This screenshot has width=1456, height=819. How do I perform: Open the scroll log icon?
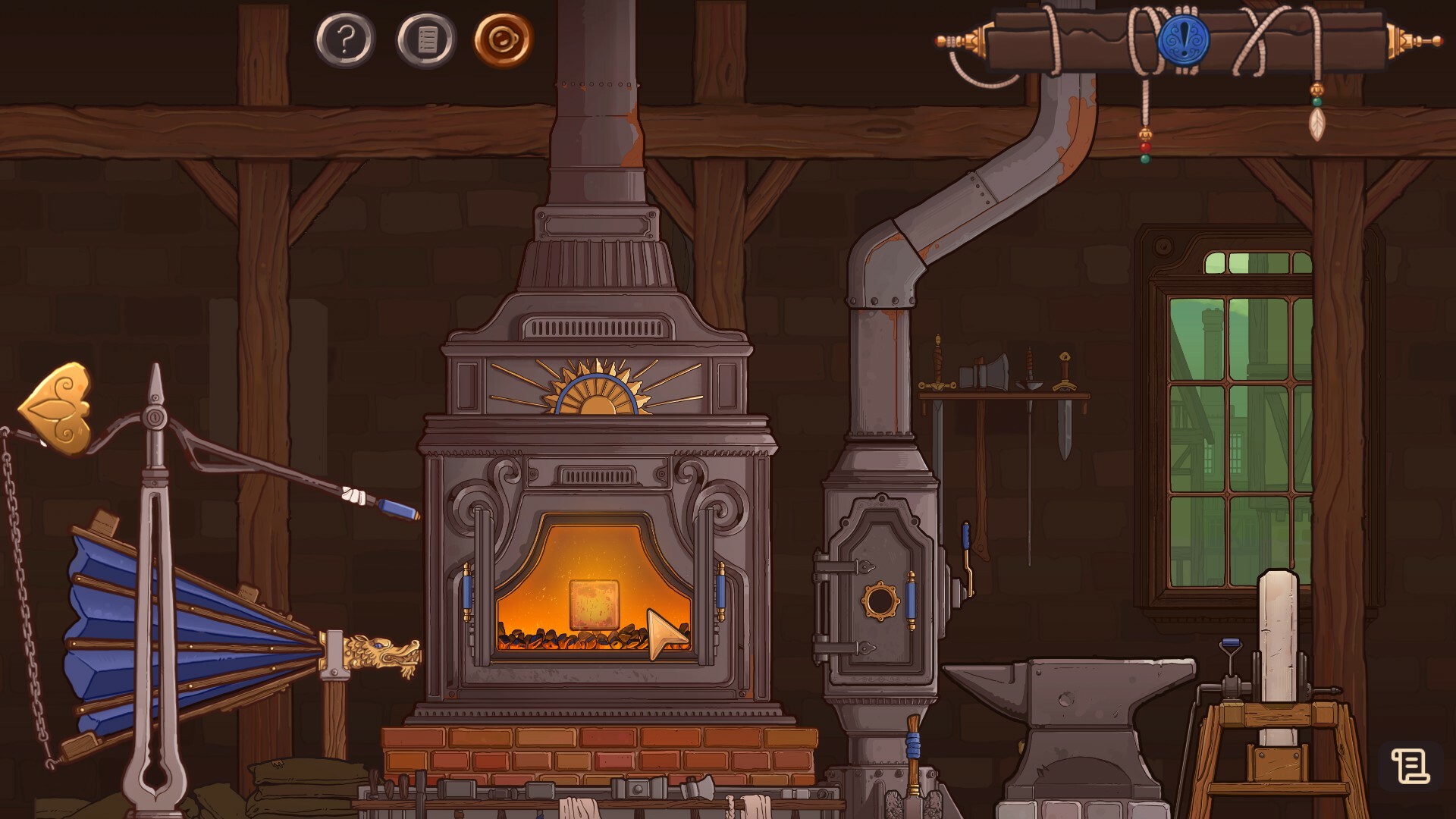click(1410, 766)
